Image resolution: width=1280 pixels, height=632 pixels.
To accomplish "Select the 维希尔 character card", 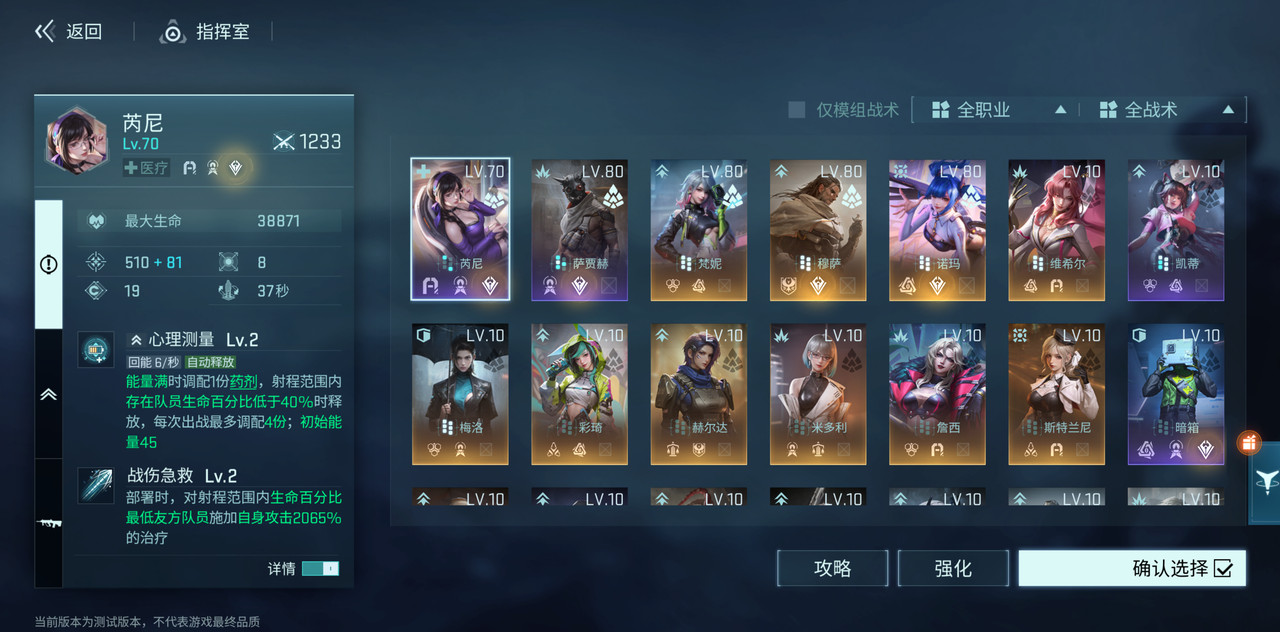I will 1057,229.
